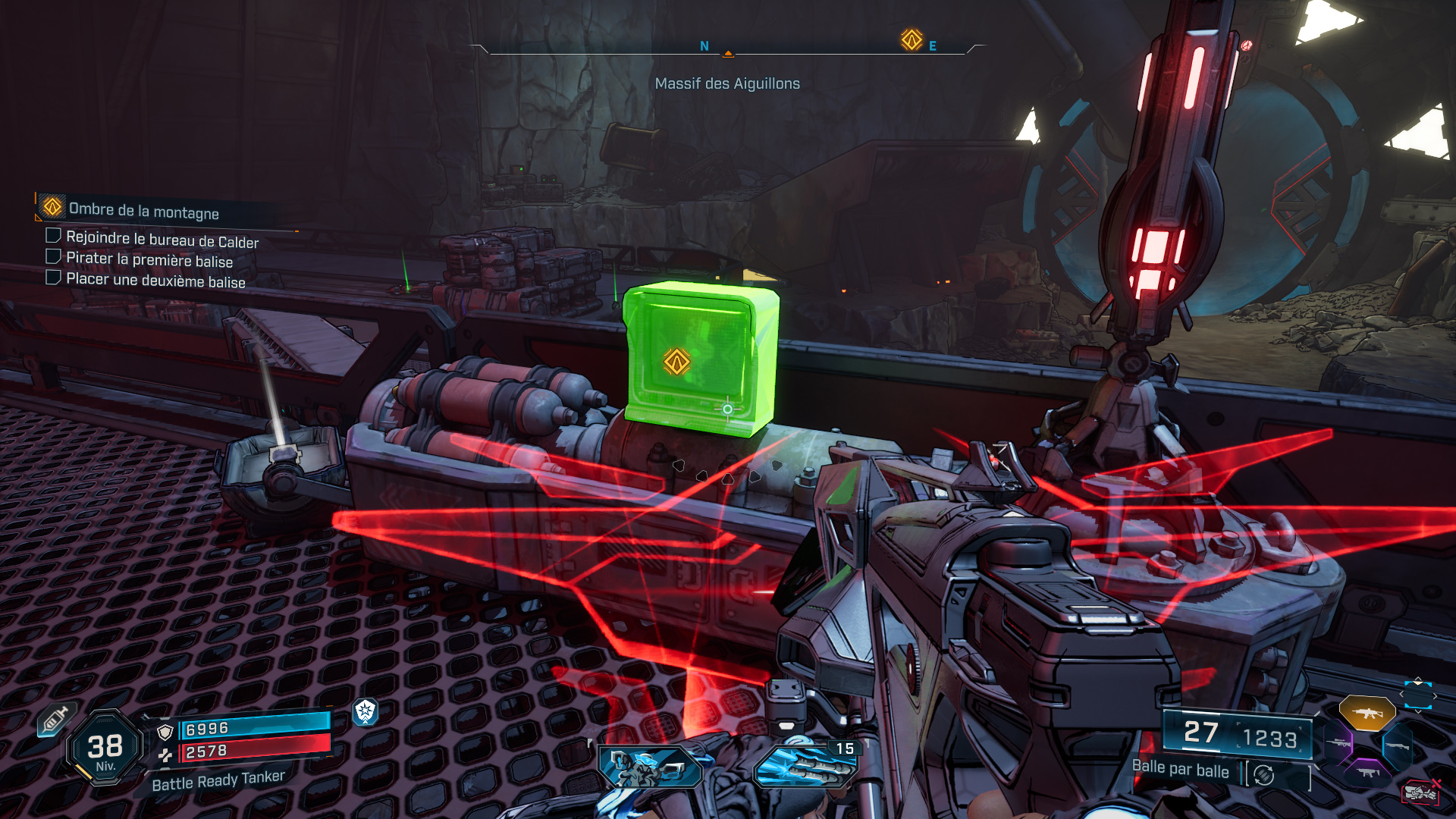Use the missile ordnance ability icon

click(x=805, y=767)
